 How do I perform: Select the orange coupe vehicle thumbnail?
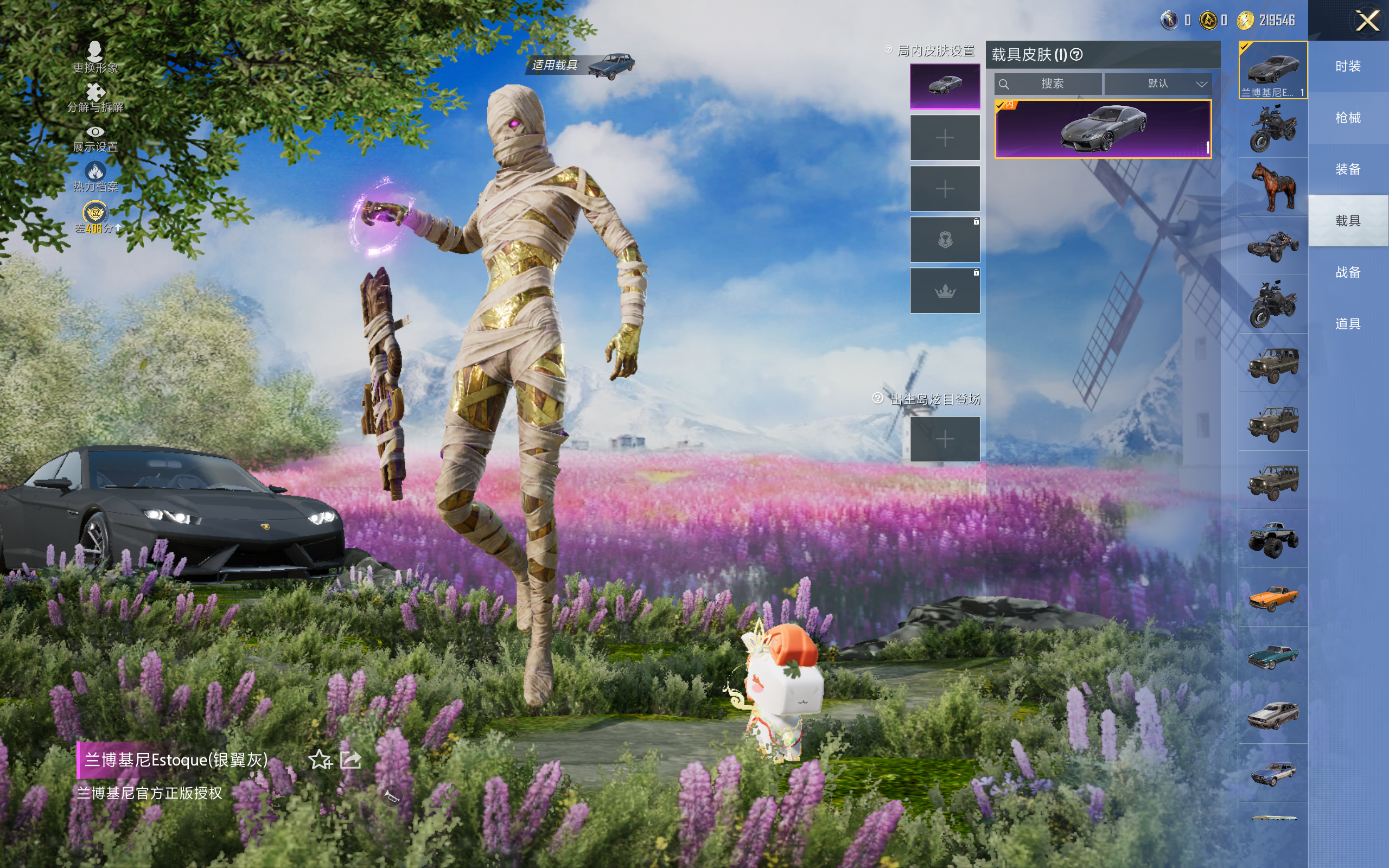click(1273, 598)
